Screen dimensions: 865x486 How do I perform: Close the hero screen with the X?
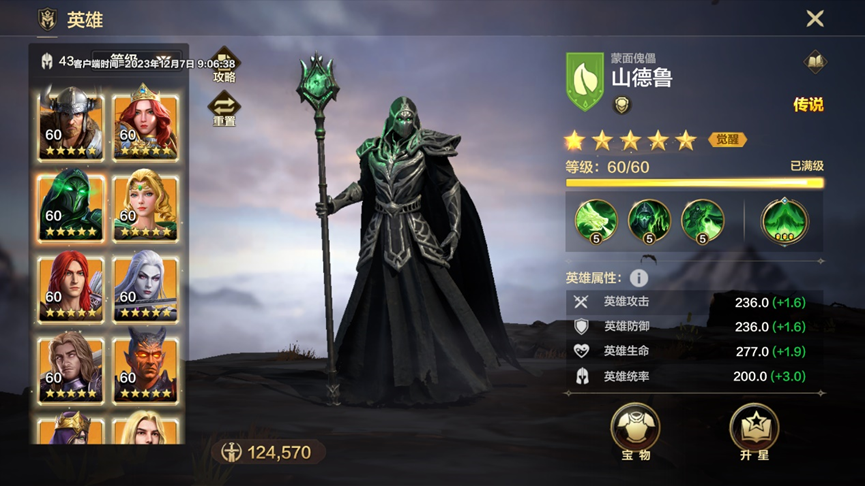(x=815, y=18)
